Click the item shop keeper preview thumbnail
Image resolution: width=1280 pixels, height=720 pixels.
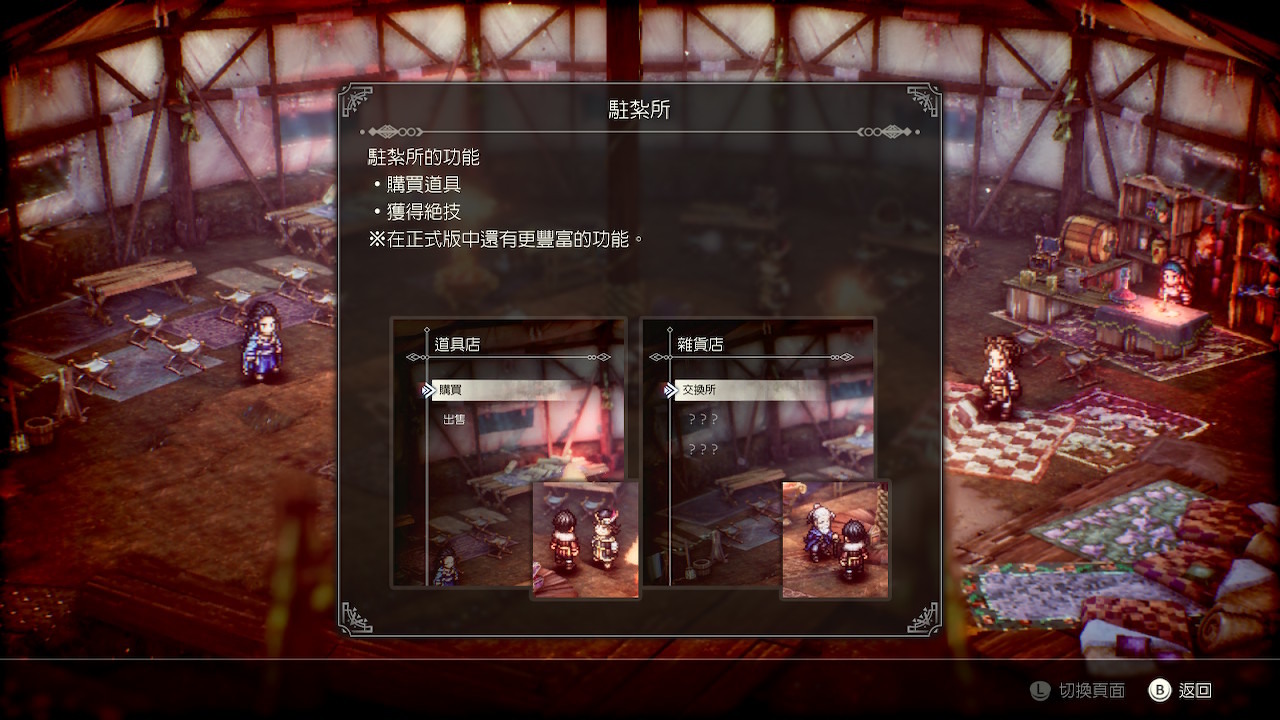click(586, 540)
